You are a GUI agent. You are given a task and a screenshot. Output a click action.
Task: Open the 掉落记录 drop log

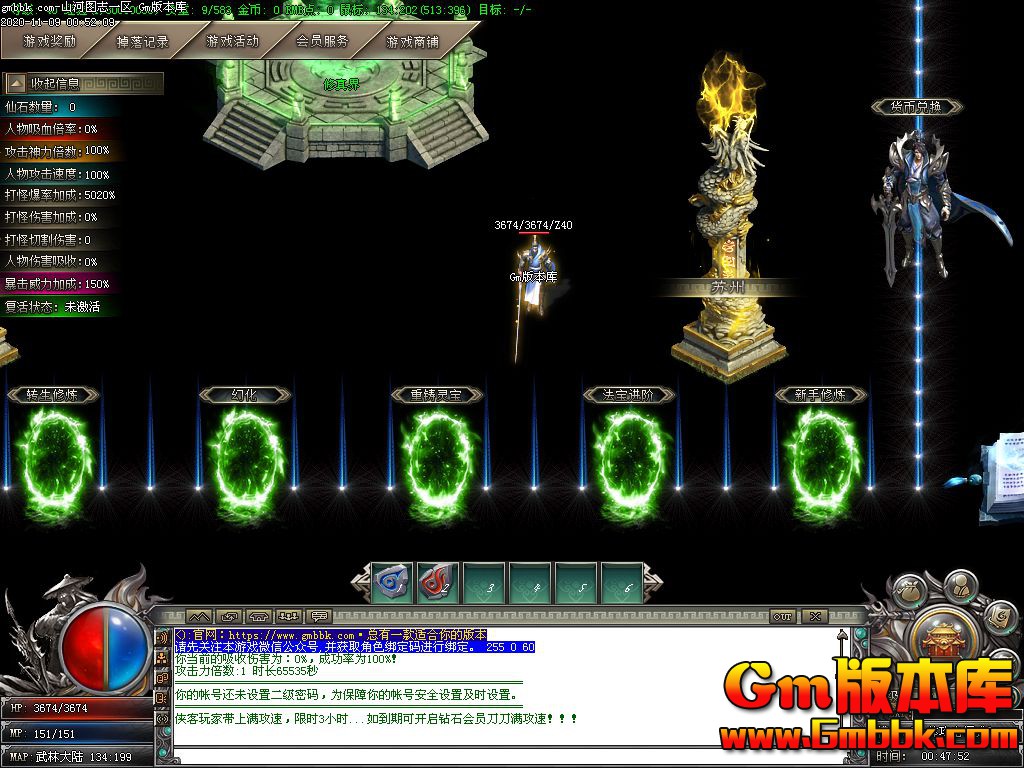(142, 42)
